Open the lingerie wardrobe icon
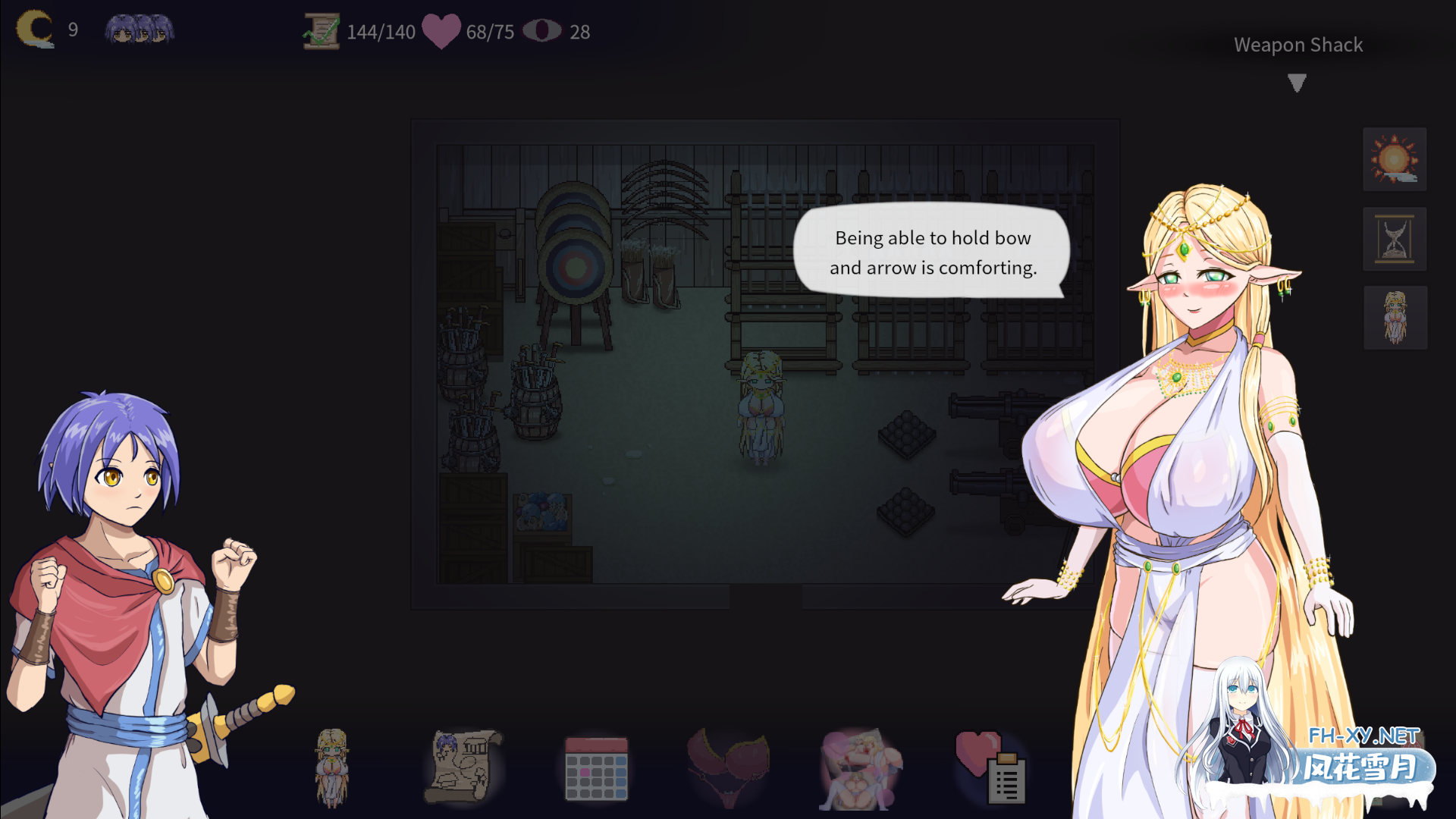This screenshot has width=1456, height=819. click(x=728, y=766)
